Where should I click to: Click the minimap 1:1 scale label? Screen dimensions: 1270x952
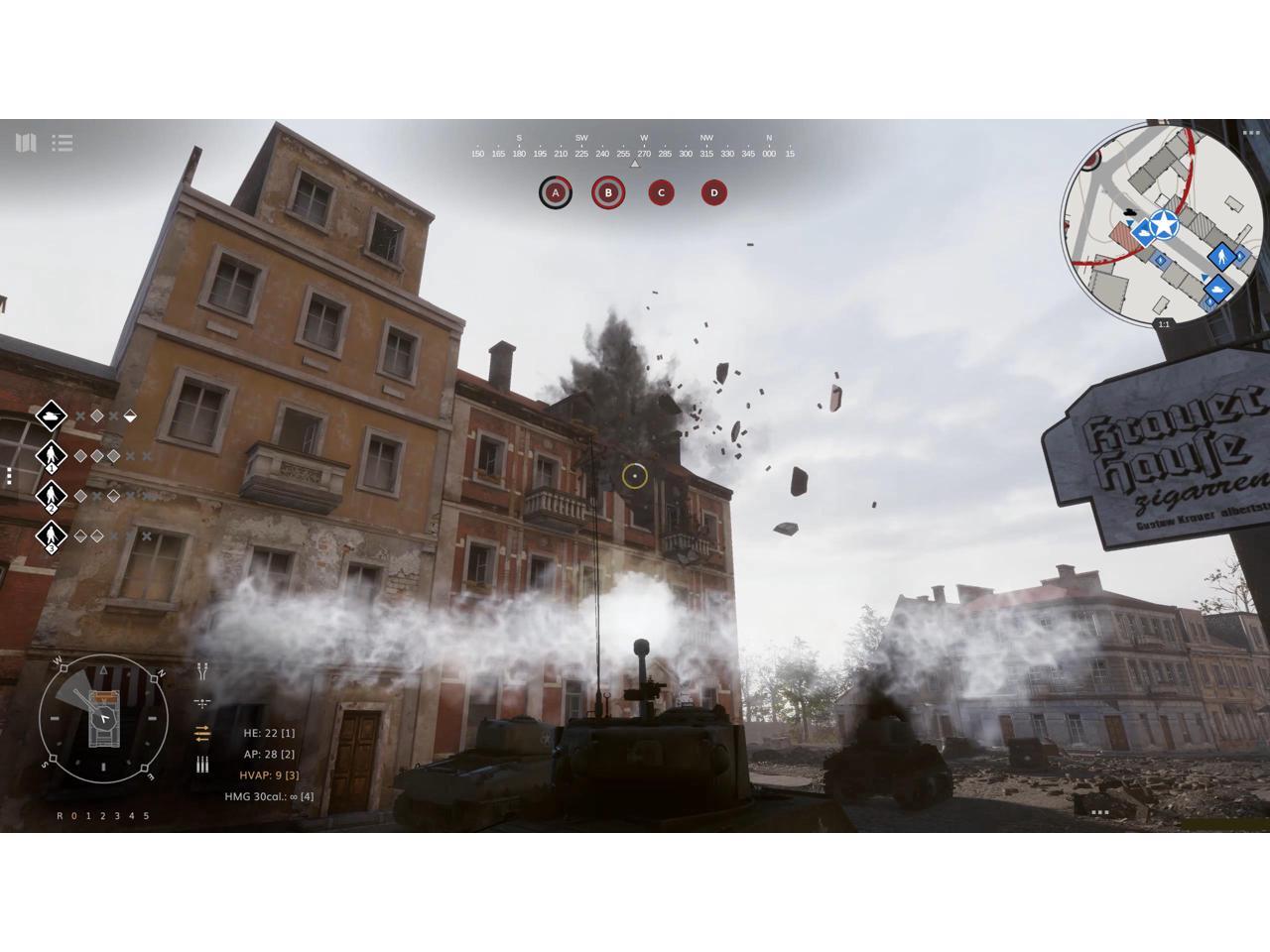coord(1164,324)
